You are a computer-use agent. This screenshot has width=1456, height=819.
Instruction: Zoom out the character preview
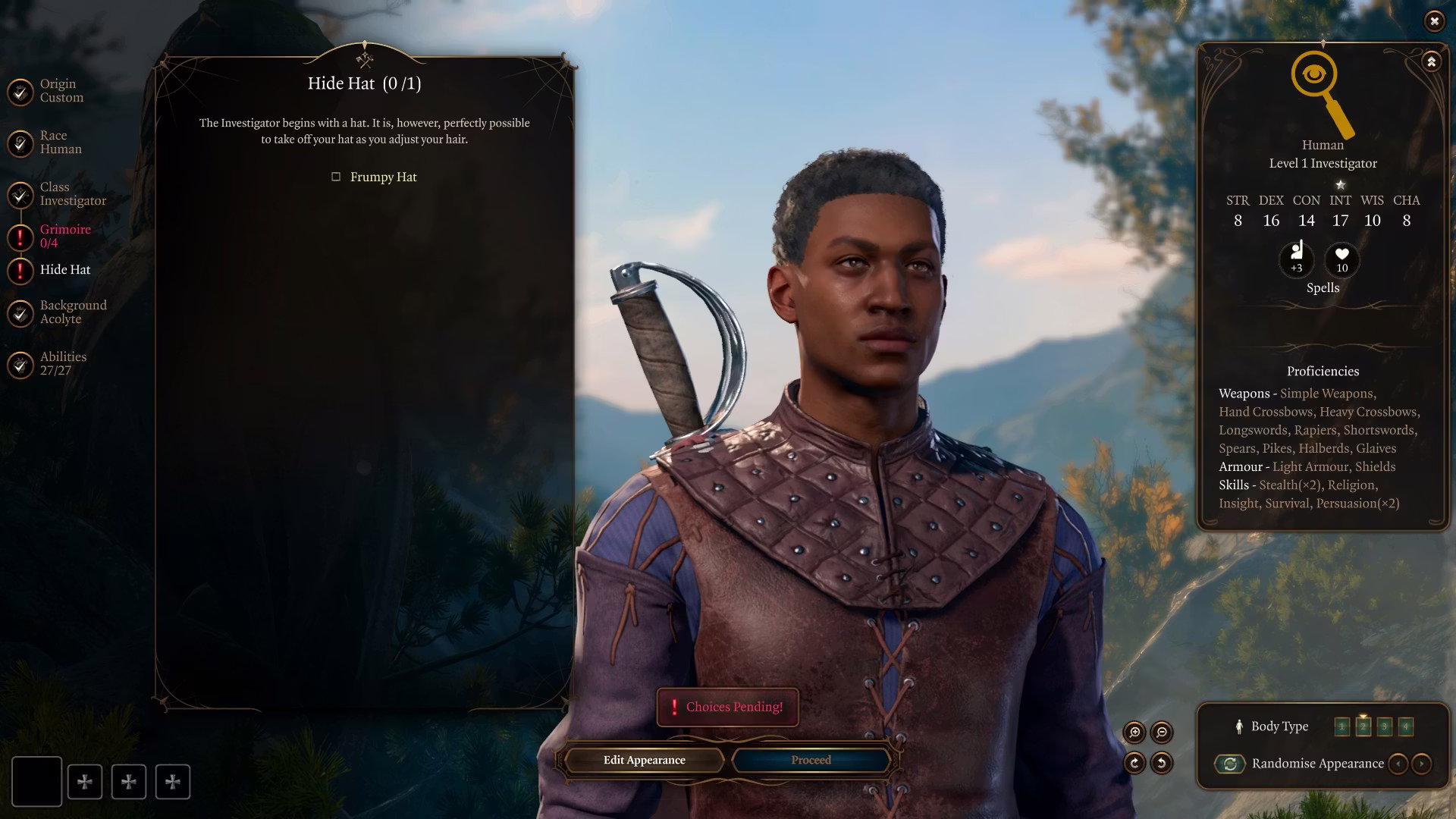coord(1162,732)
